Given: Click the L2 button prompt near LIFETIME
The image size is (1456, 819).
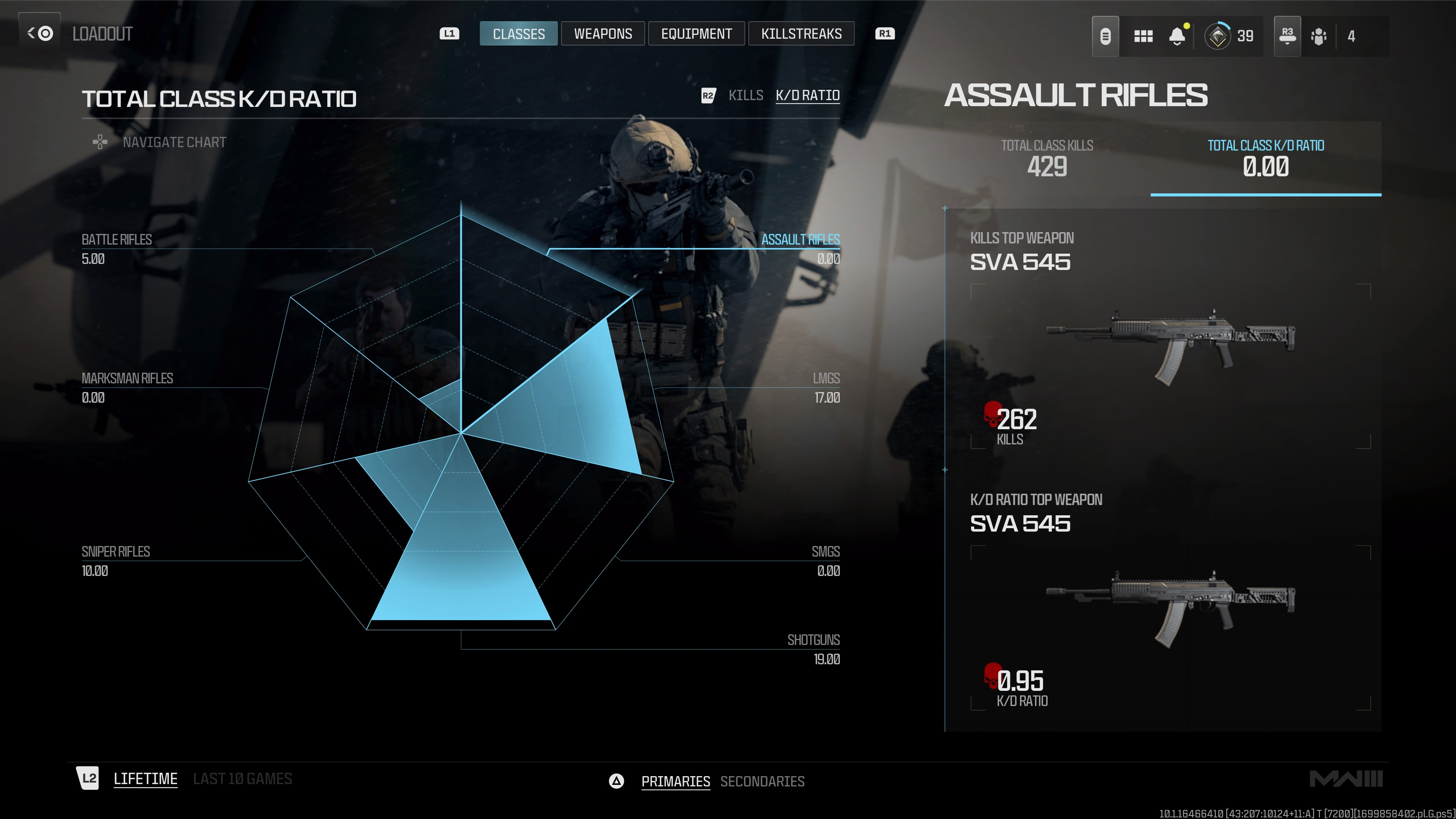Looking at the screenshot, I should [x=88, y=778].
